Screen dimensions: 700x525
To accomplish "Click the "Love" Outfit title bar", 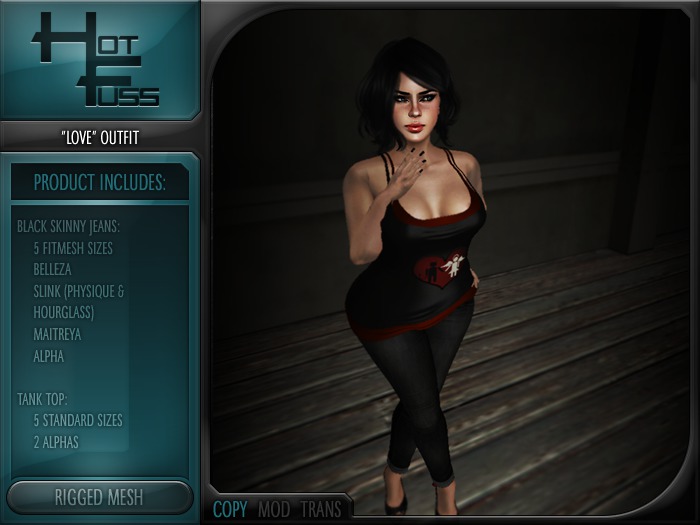I will 99,137.
